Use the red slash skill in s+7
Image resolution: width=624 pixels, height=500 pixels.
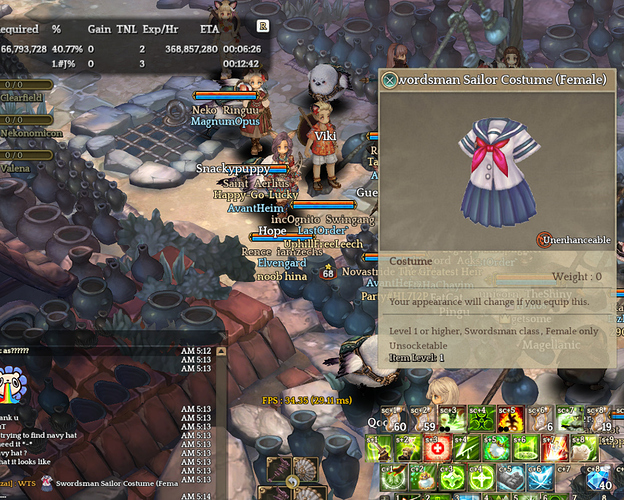coord(555,447)
